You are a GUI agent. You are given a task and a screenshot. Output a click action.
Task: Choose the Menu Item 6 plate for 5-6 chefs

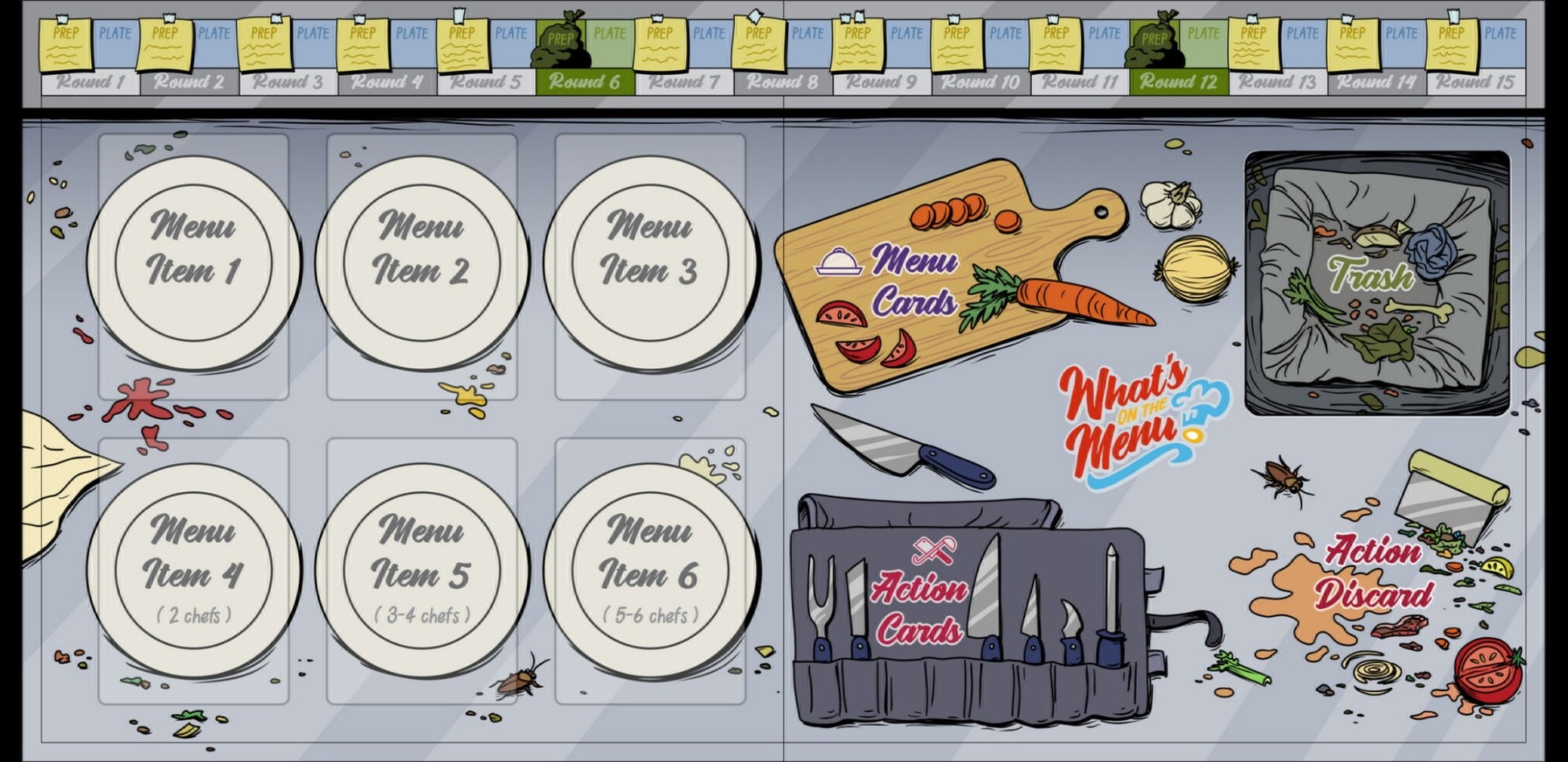649,568
